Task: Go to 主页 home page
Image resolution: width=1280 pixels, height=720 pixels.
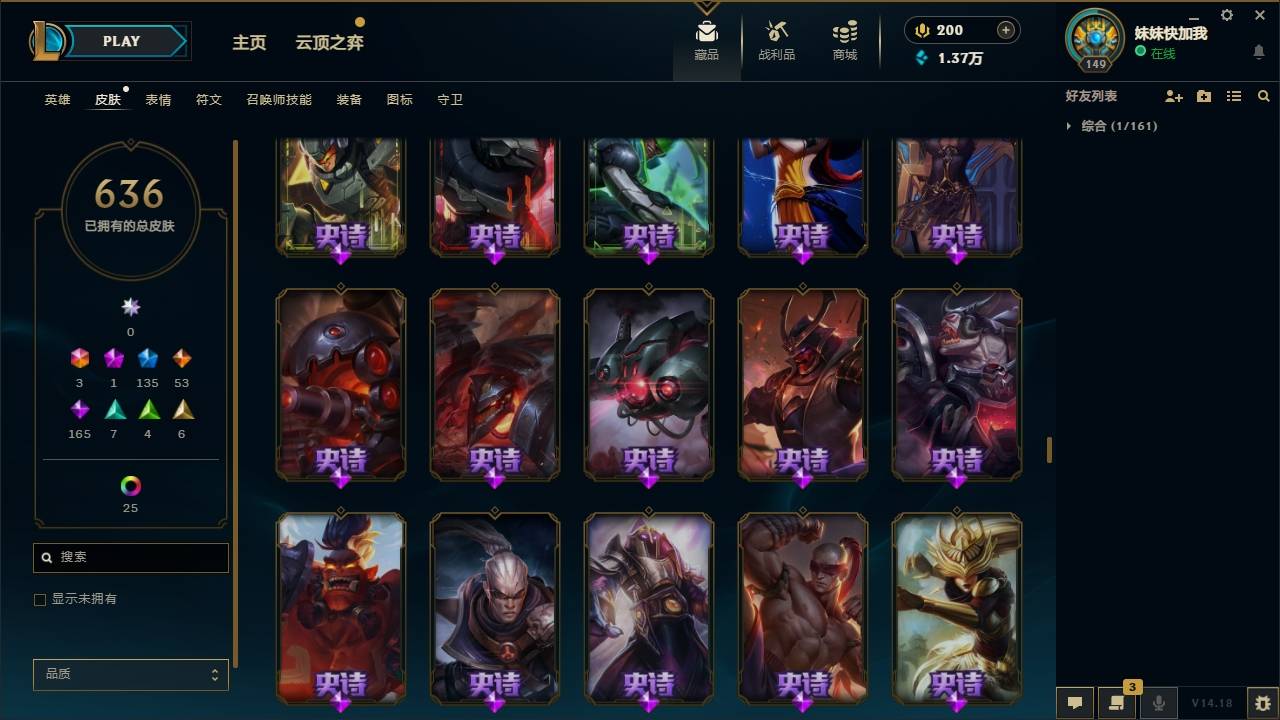Action: click(249, 43)
